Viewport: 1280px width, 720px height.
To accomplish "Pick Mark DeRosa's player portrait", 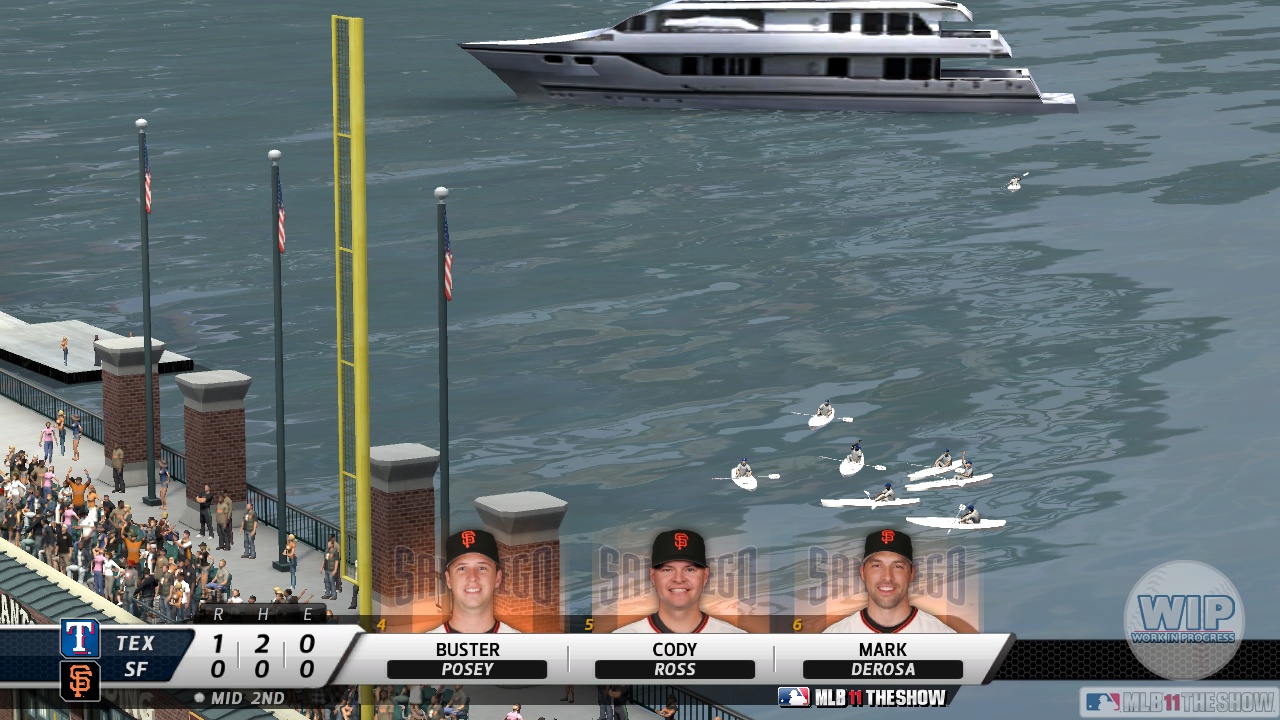I will pyautogui.click(x=888, y=582).
